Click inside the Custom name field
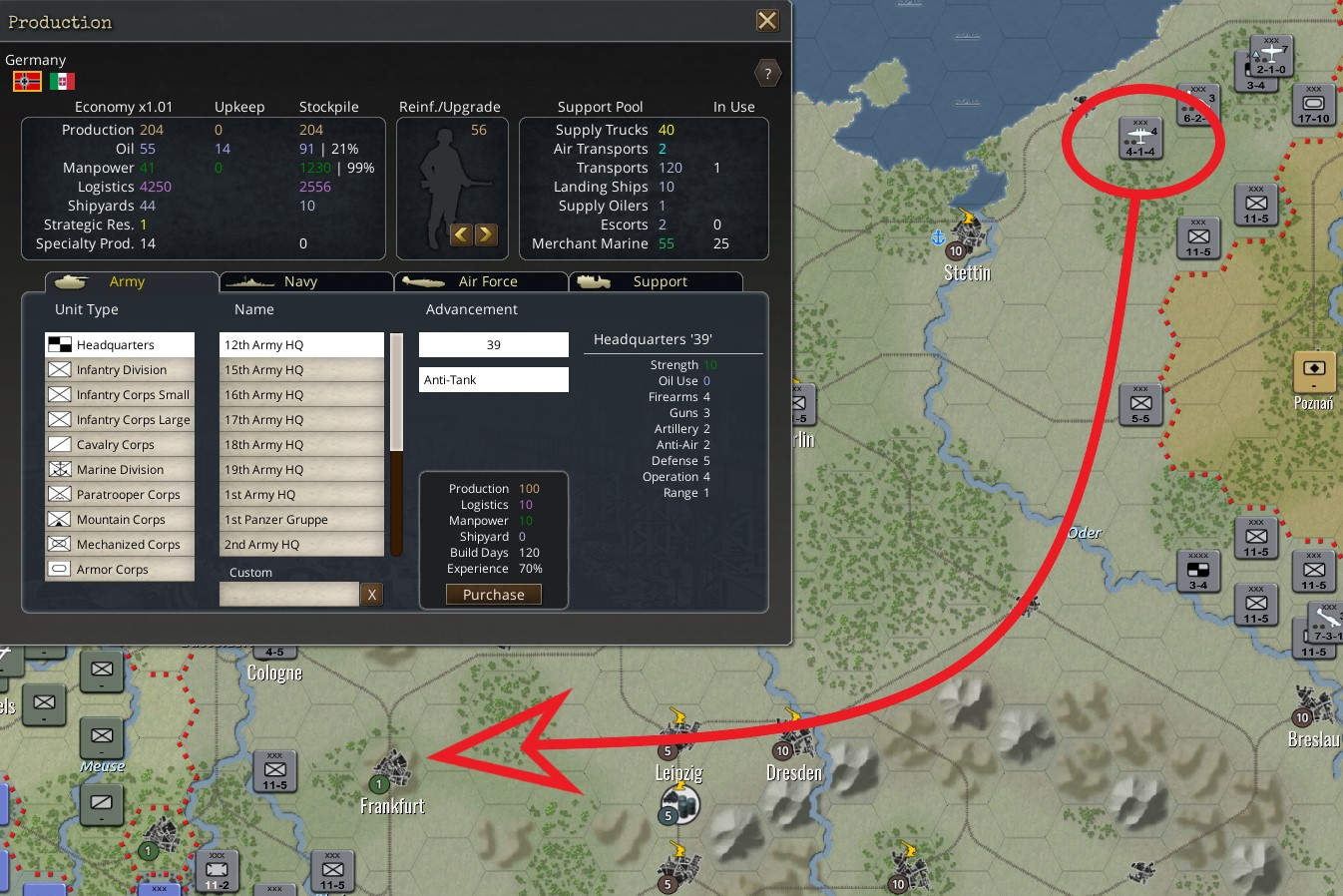This screenshot has height=896, width=1343. [x=288, y=594]
